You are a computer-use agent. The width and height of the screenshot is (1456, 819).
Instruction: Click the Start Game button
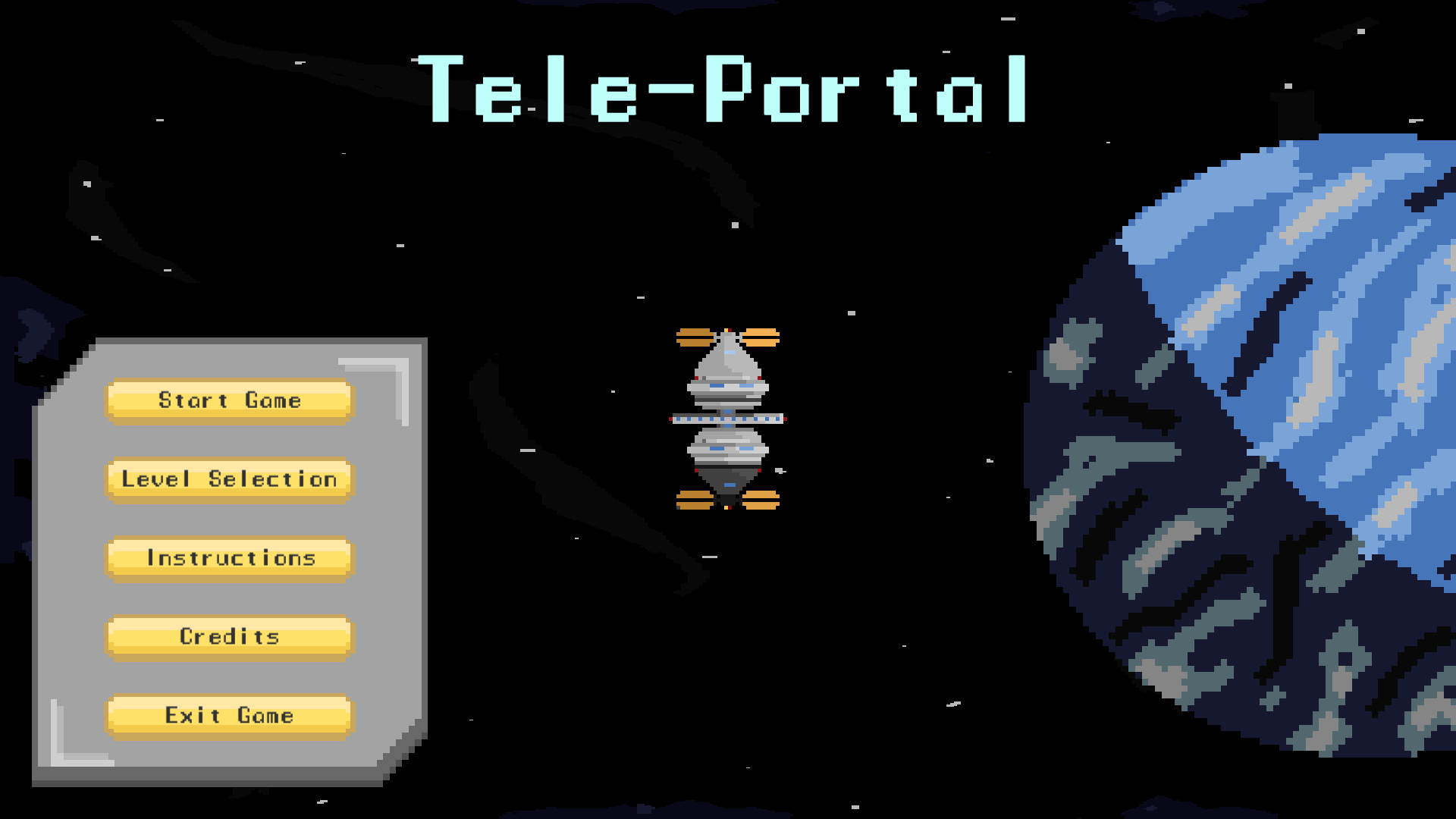228,400
